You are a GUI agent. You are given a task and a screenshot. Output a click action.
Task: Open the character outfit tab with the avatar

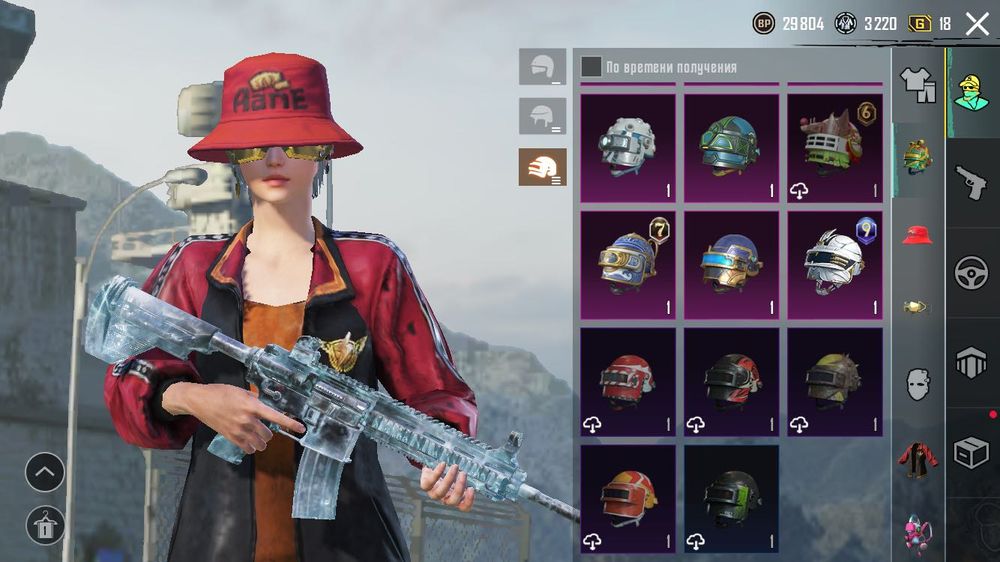971,93
